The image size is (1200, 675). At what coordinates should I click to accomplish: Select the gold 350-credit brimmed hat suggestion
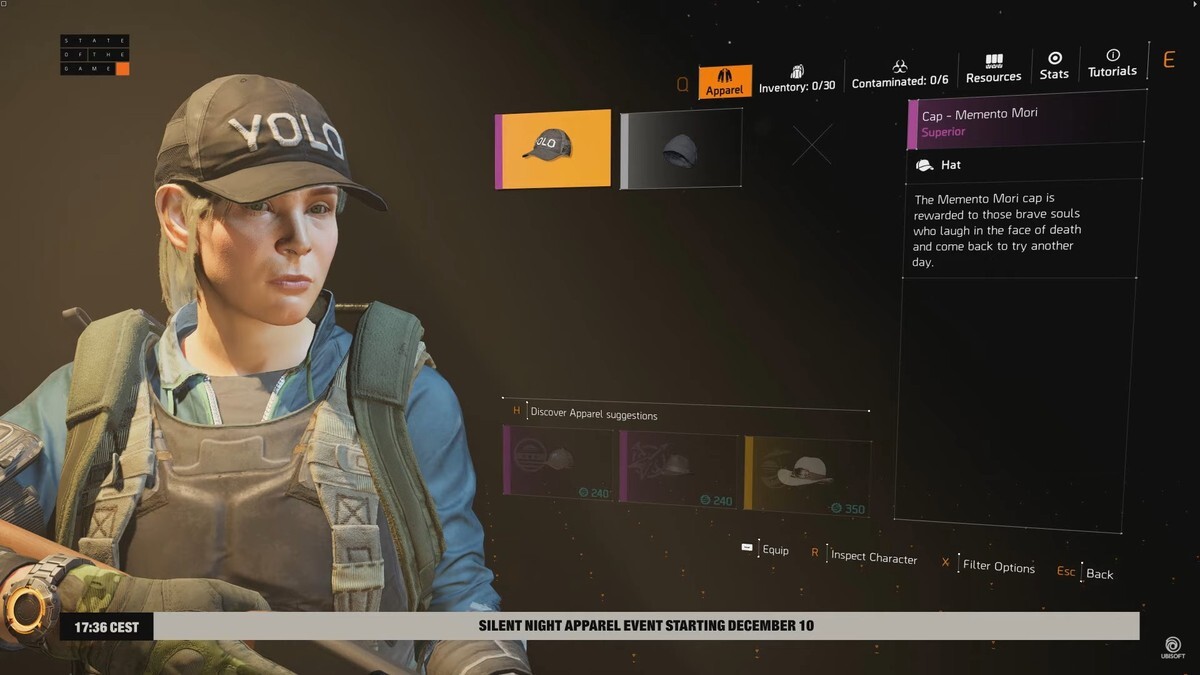pyautogui.click(x=808, y=476)
